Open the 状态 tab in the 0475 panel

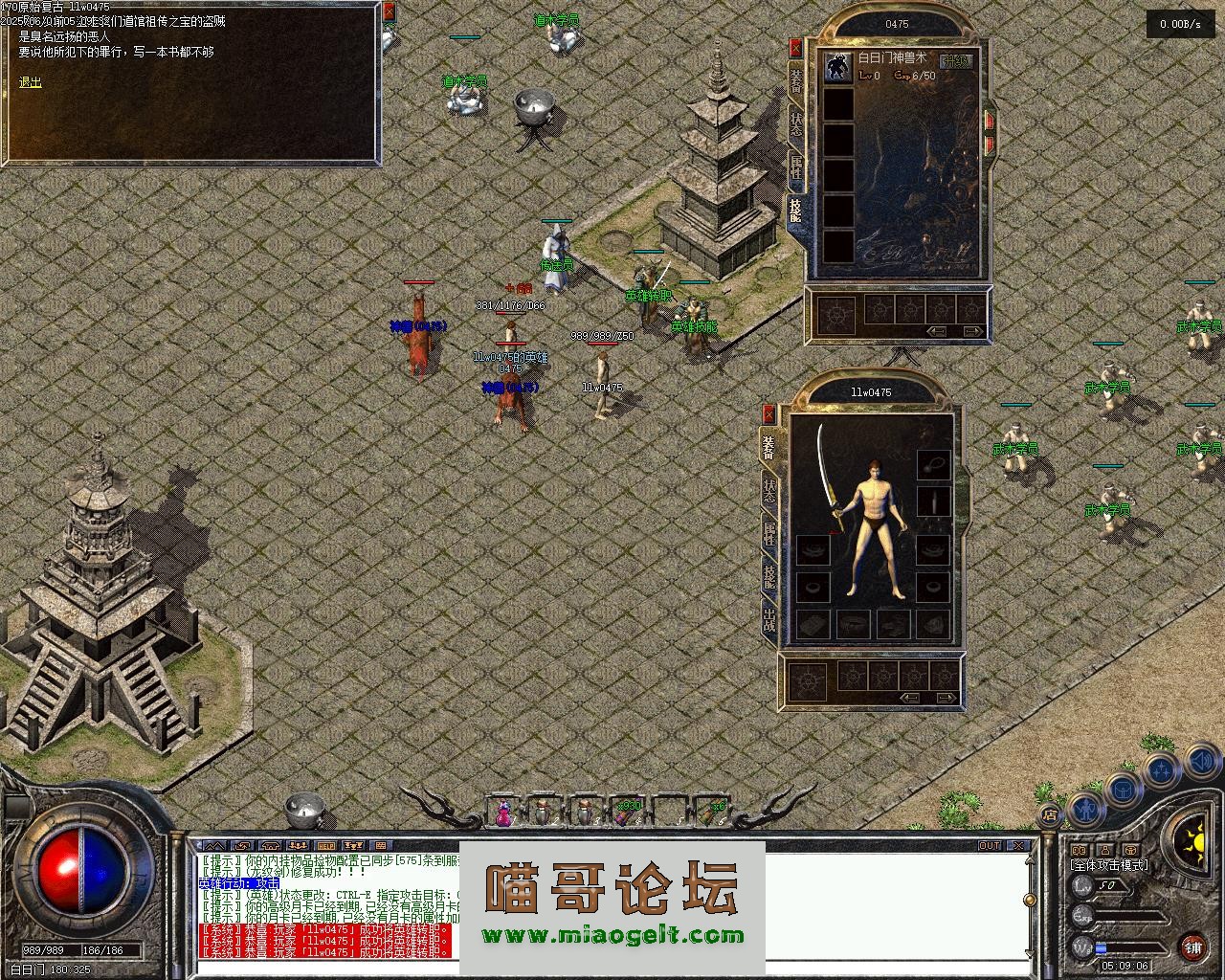(796, 124)
